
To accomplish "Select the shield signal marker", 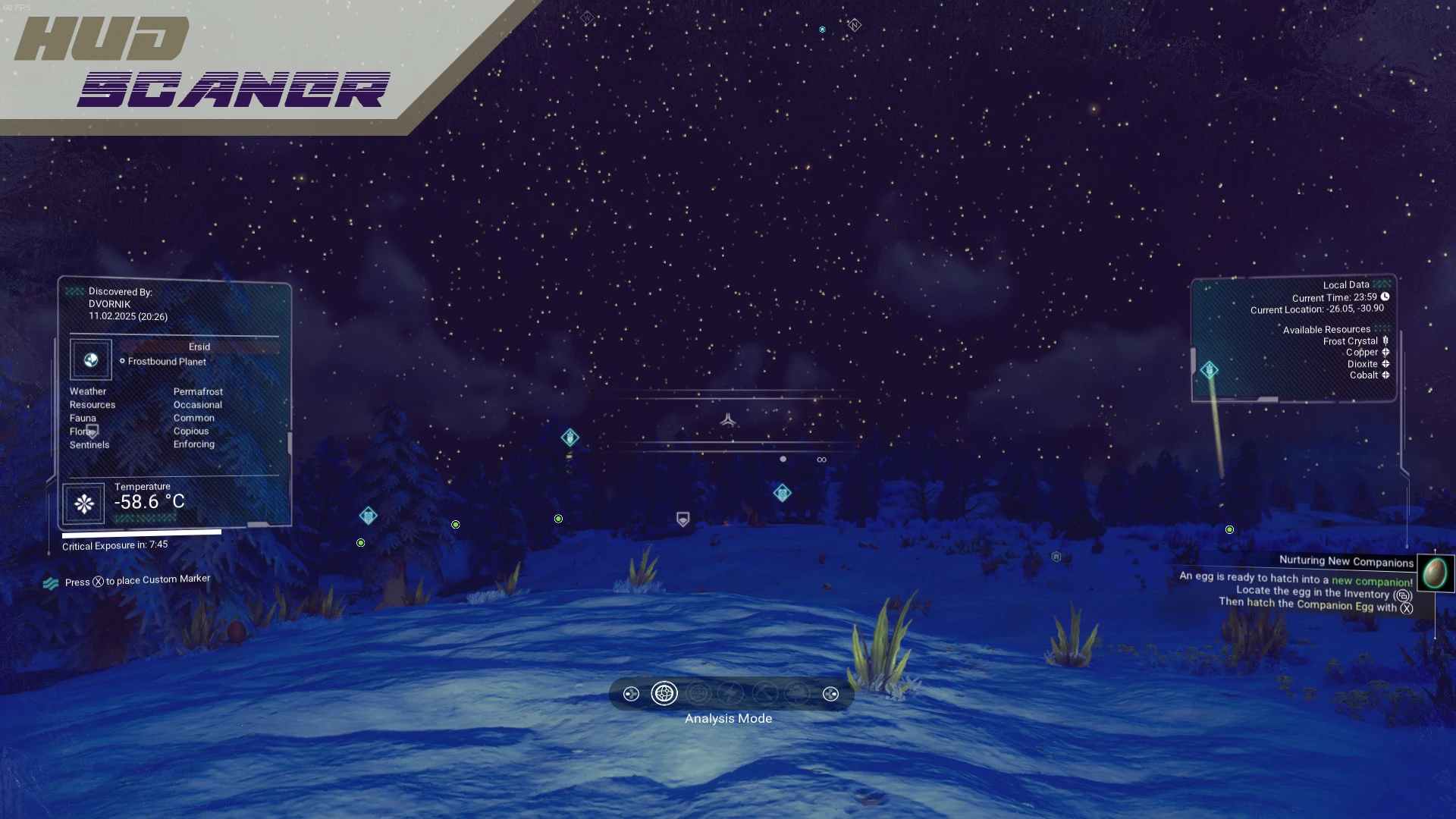I will pyautogui.click(x=682, y=519).
